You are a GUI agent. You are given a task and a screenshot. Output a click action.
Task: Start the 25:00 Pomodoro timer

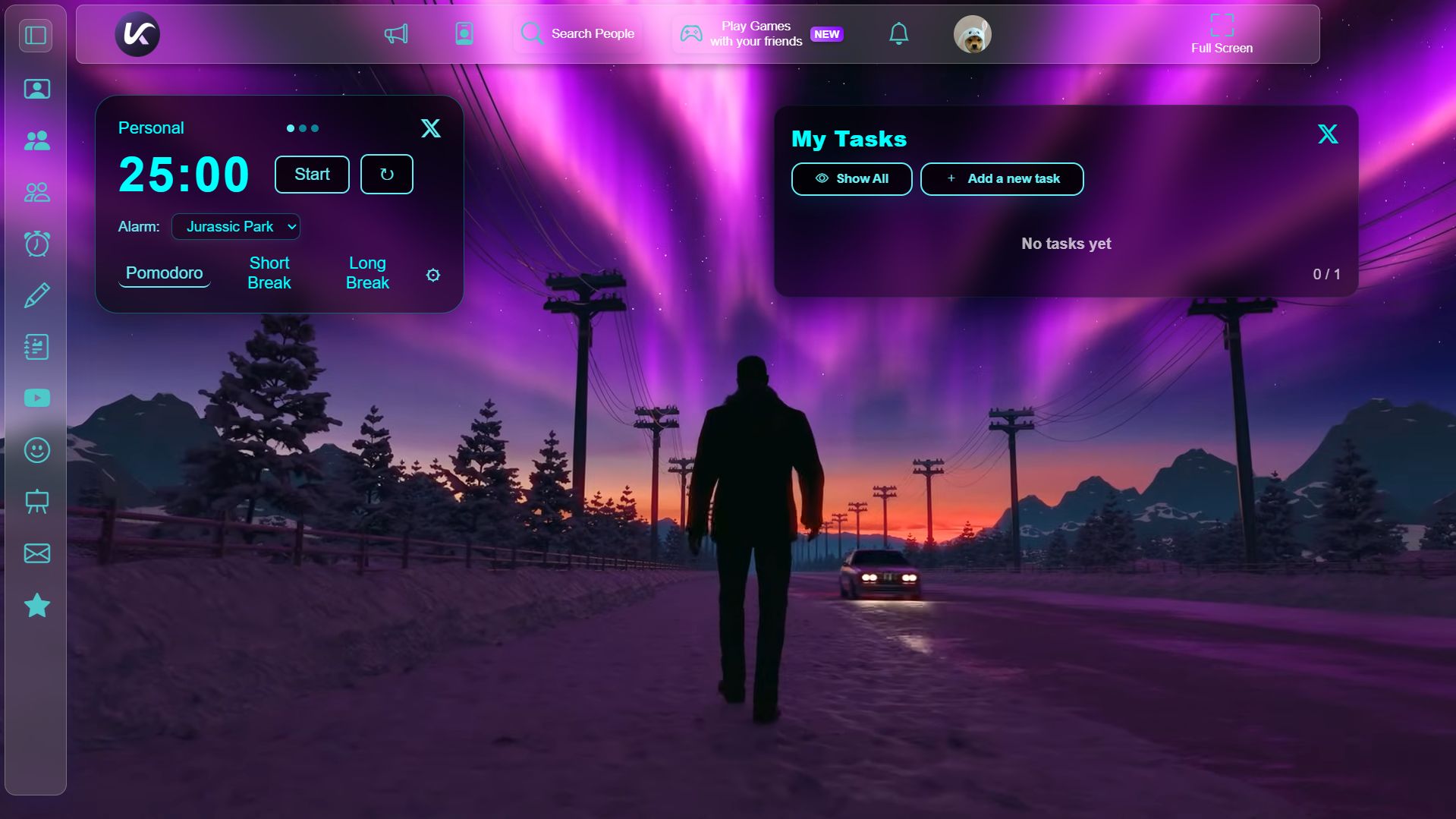tap(311, 174)
